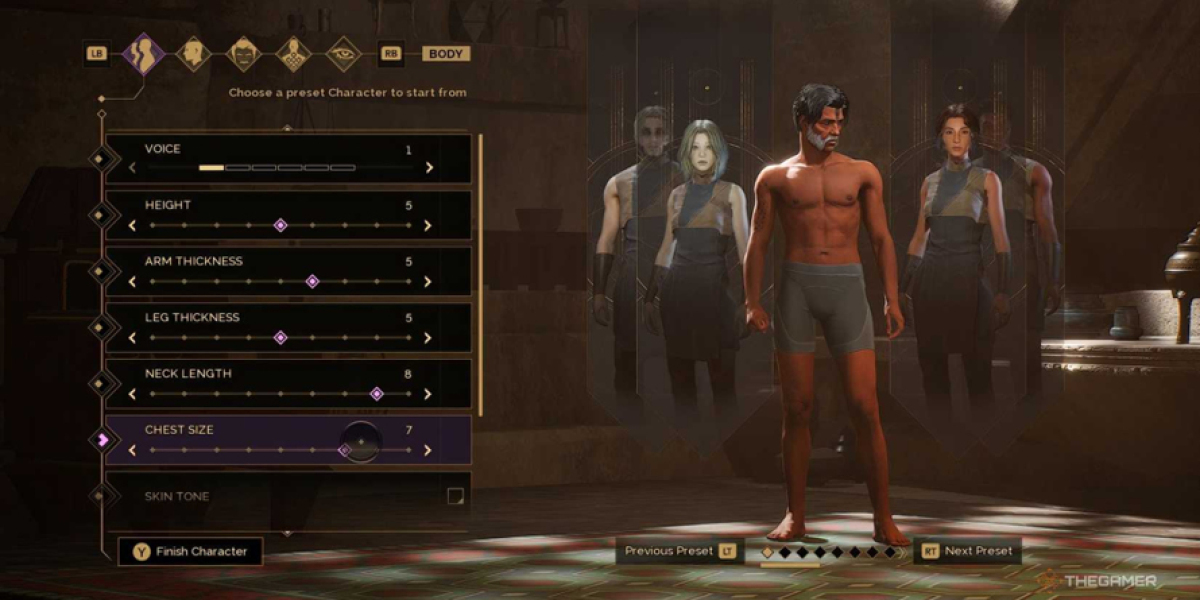Click the Leg Thickness slider handle

click(x=280, y=338)
